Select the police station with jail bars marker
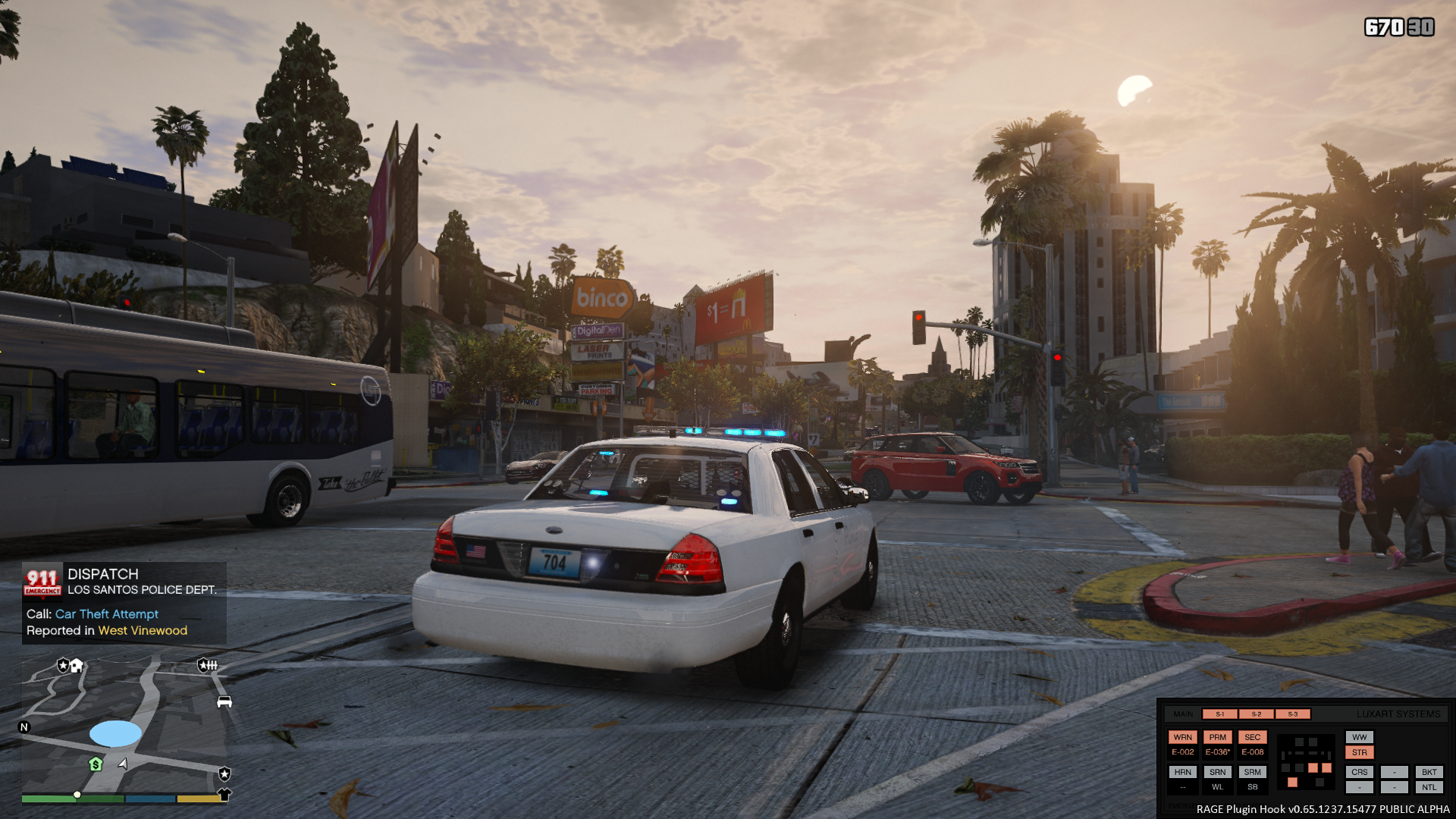 207,666
